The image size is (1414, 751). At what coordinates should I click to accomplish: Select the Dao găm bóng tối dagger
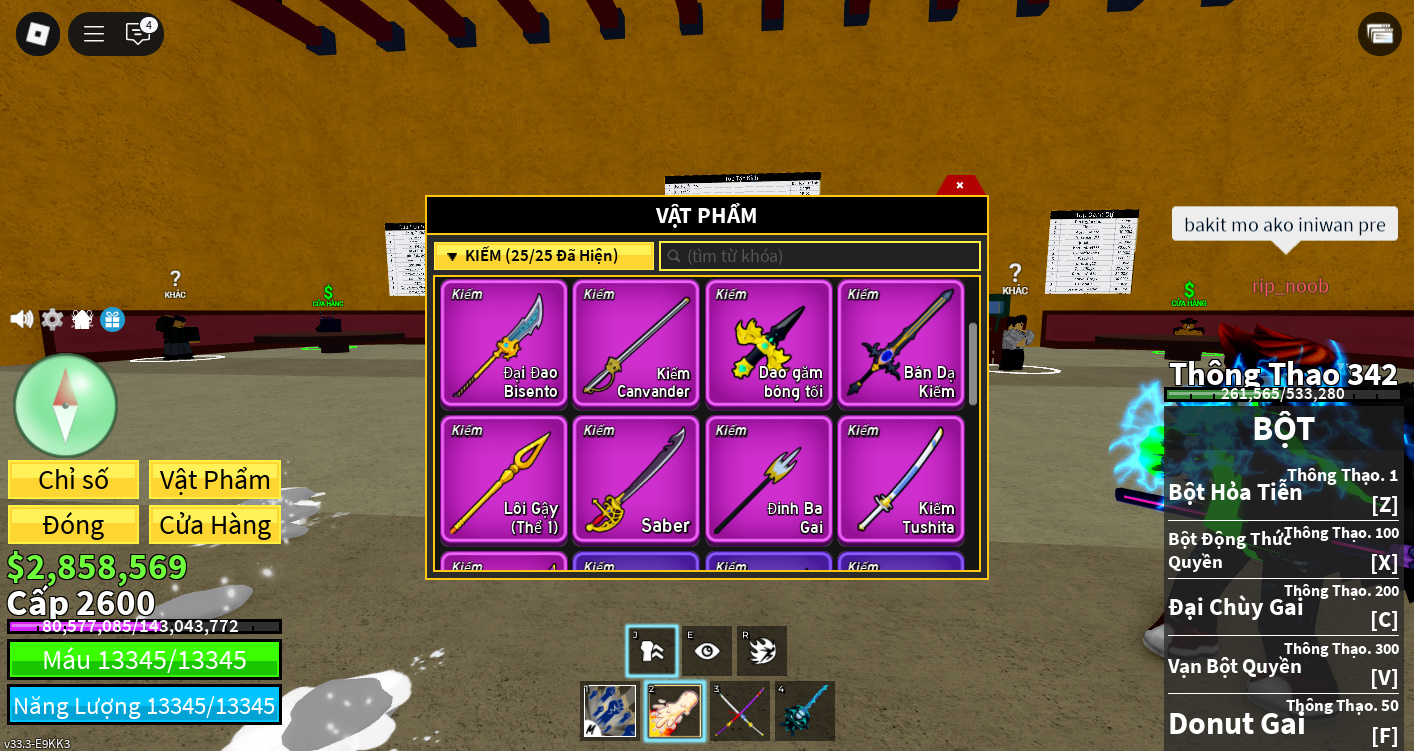[x=768, y=343]
